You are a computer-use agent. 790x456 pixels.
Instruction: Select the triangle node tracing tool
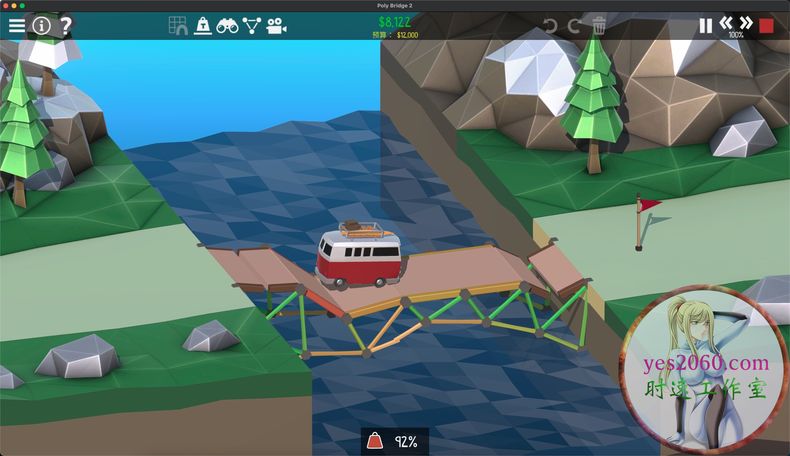pyautogui.click(x=251, y=26)
